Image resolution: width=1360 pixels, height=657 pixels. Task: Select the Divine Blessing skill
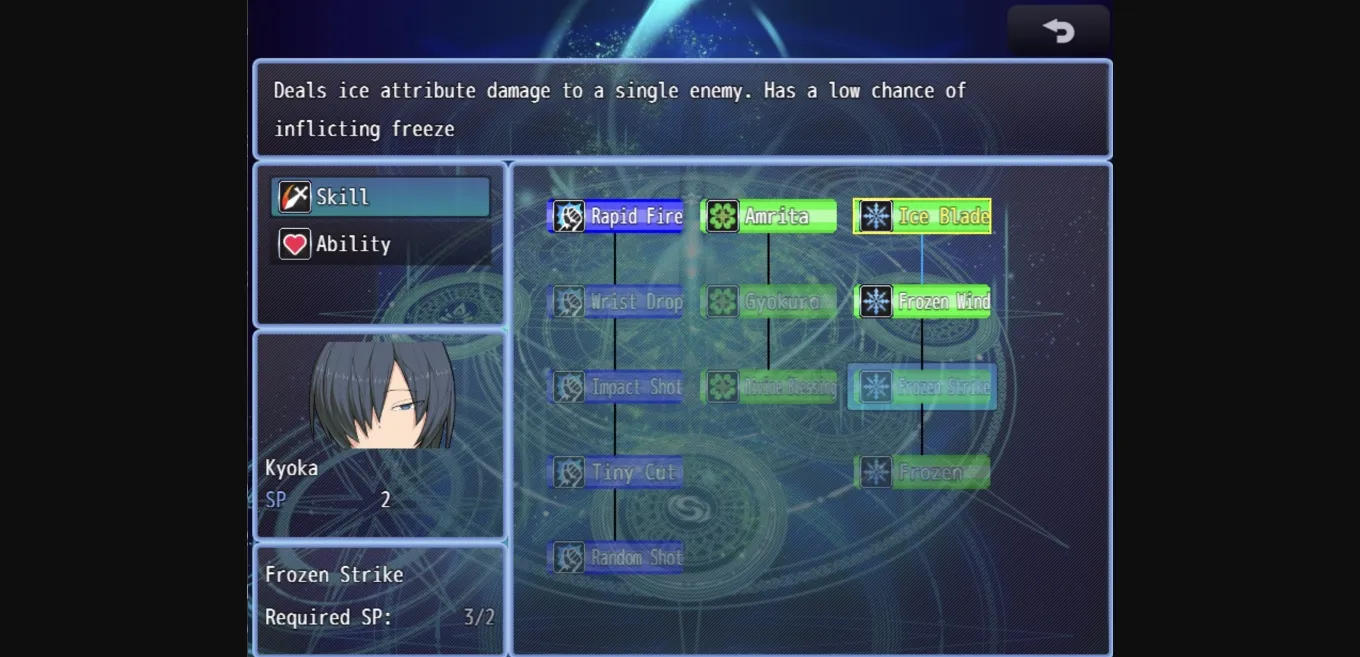(x=769, y=387)
